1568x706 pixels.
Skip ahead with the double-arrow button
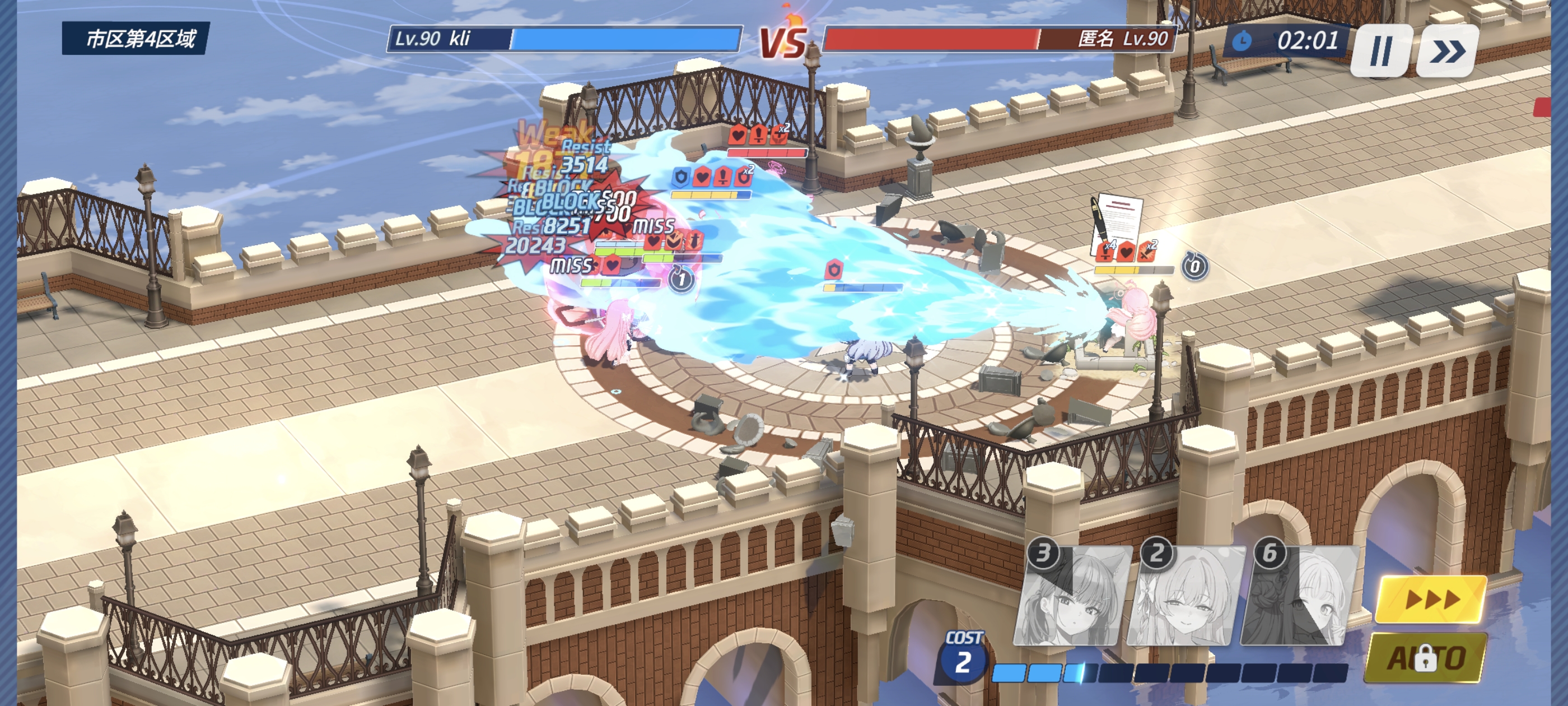click(x=1447, y=50)
